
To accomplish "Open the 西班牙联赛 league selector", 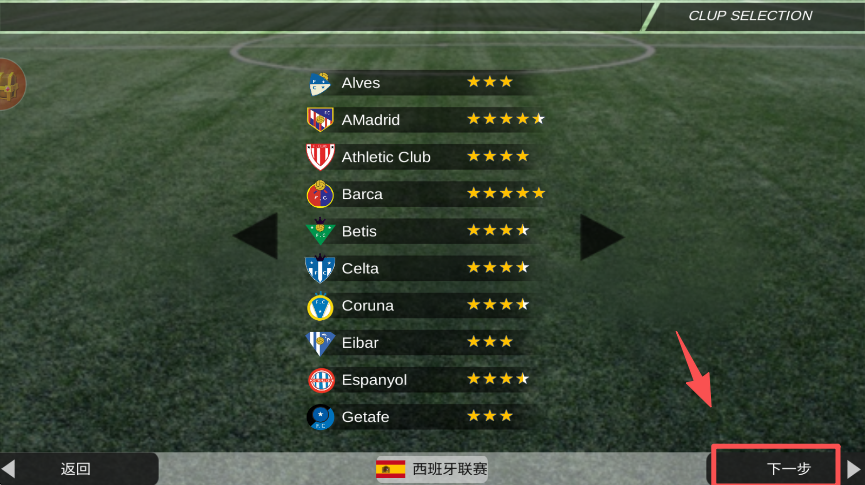I will 432,468.
